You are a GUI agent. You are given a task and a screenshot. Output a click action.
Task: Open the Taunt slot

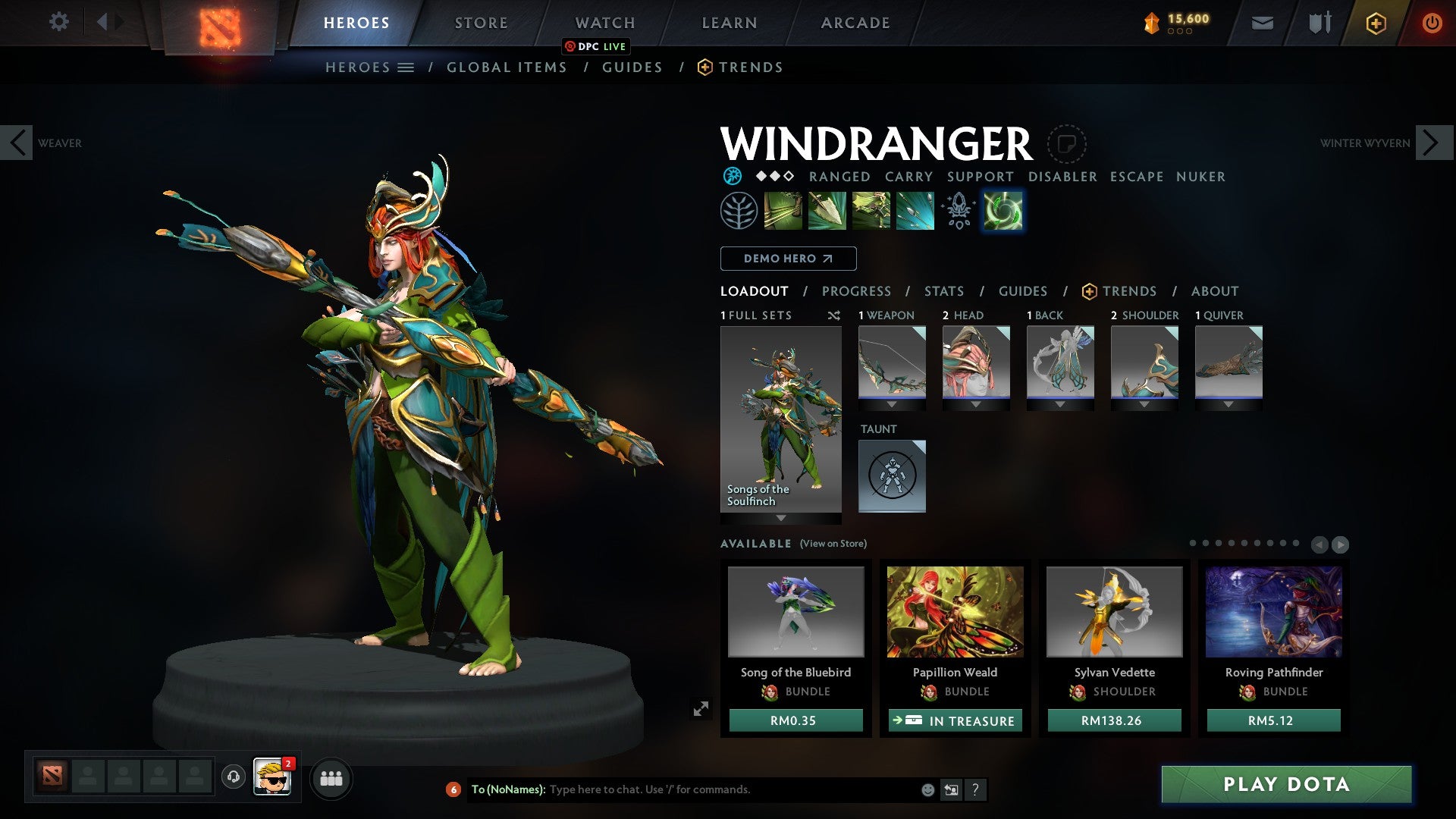coord(892,475)
